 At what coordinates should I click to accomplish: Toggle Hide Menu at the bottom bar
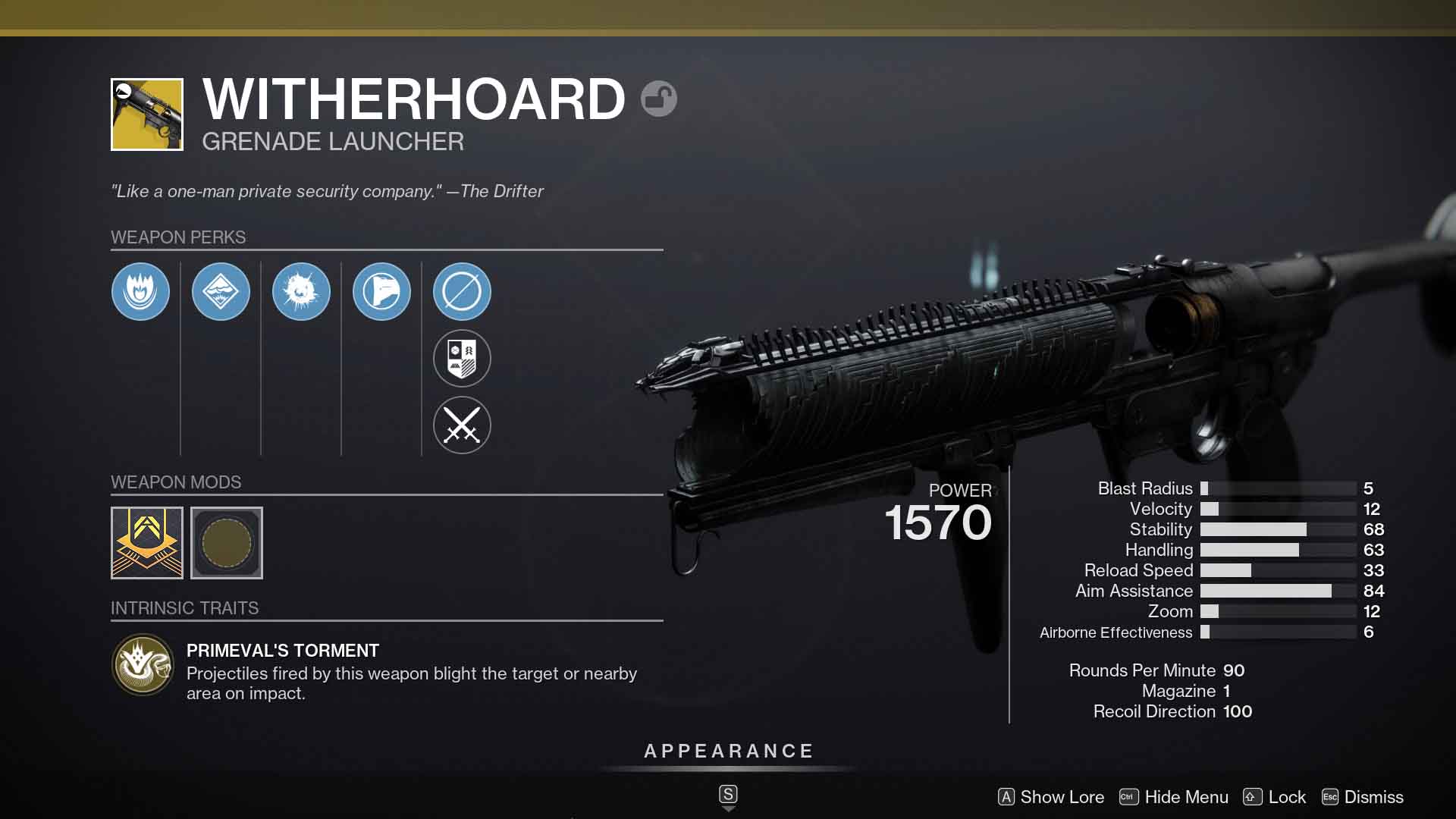pos(1174,797)
